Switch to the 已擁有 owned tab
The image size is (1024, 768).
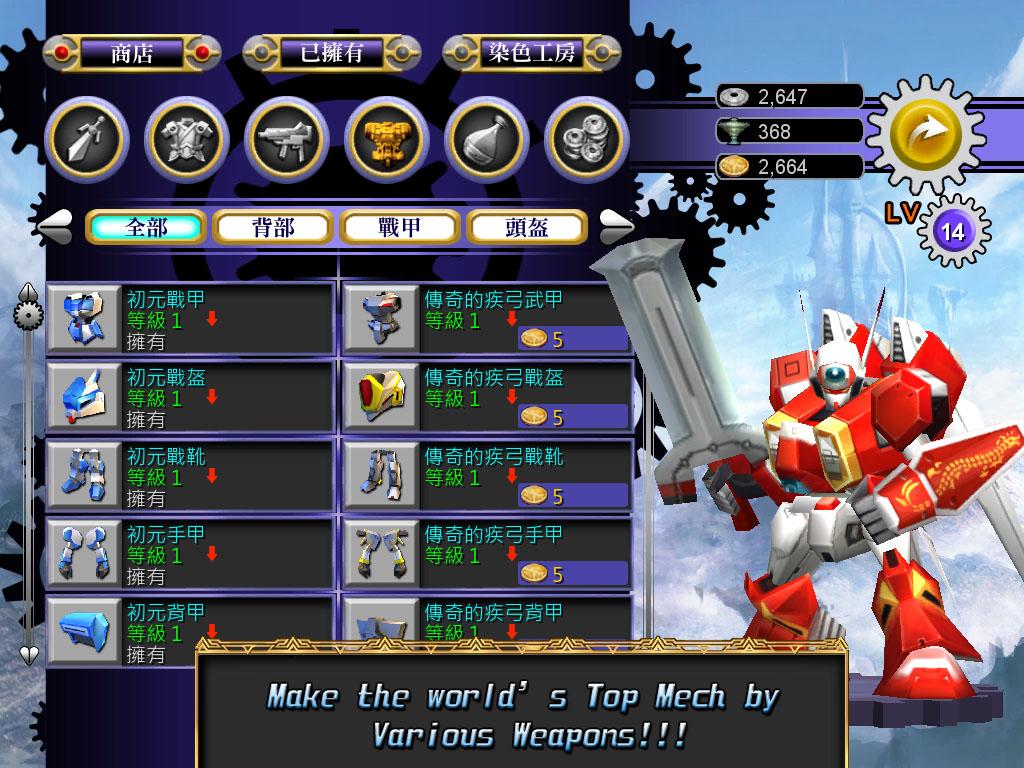tap(332, 53)
